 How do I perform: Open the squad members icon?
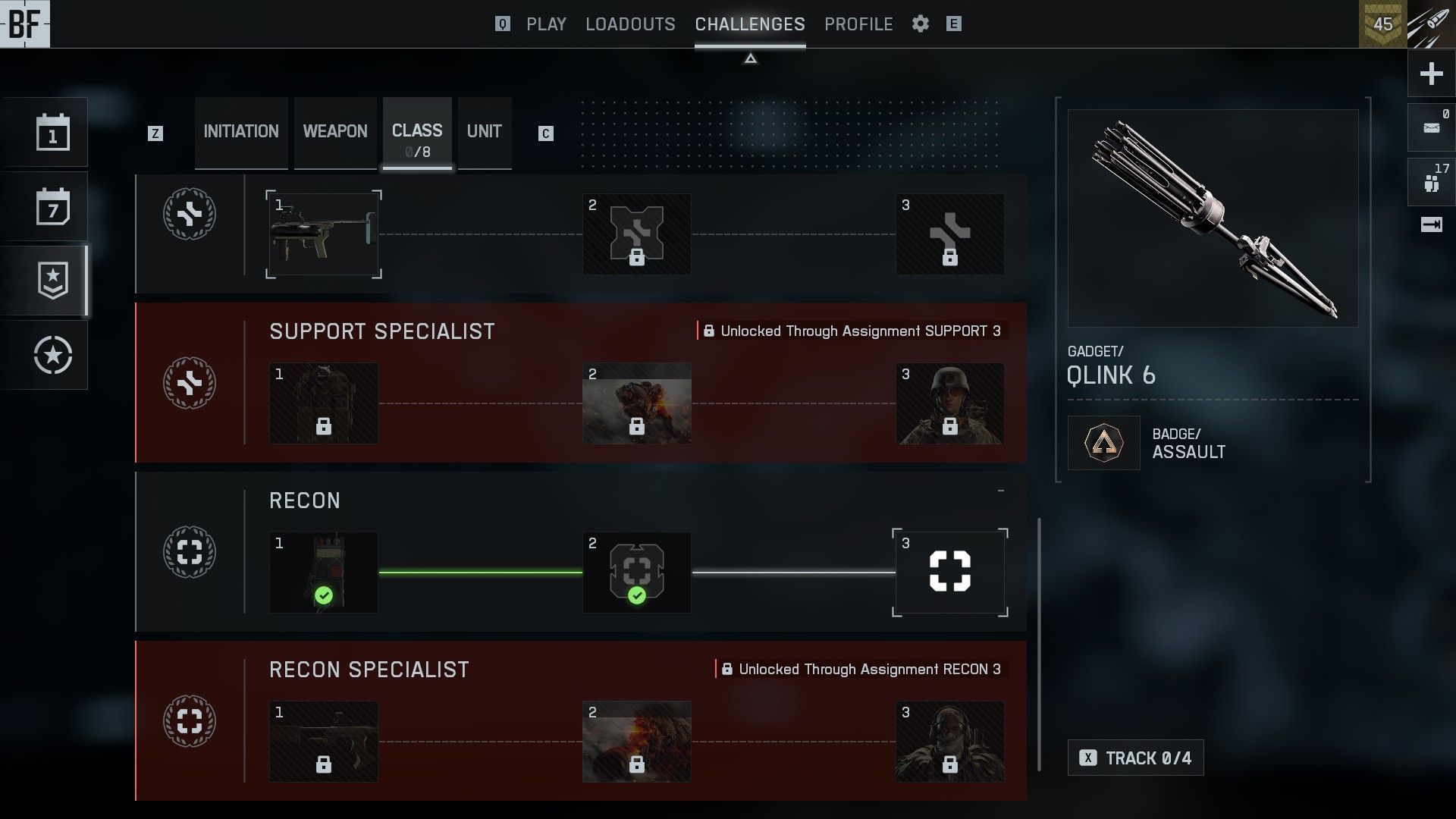click(1431, 183)
